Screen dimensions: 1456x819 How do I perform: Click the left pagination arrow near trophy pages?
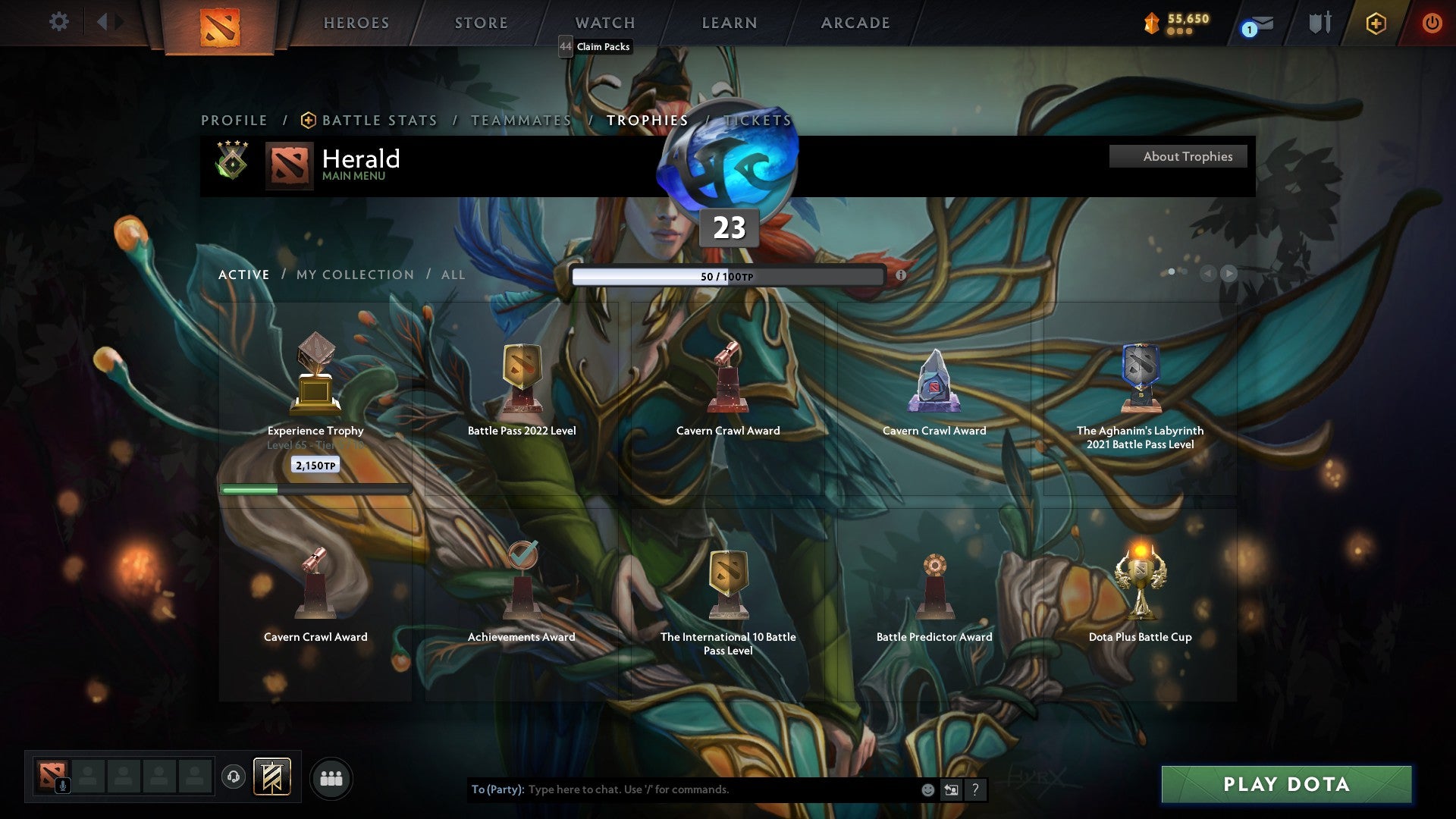click(x=1208, y=275)
